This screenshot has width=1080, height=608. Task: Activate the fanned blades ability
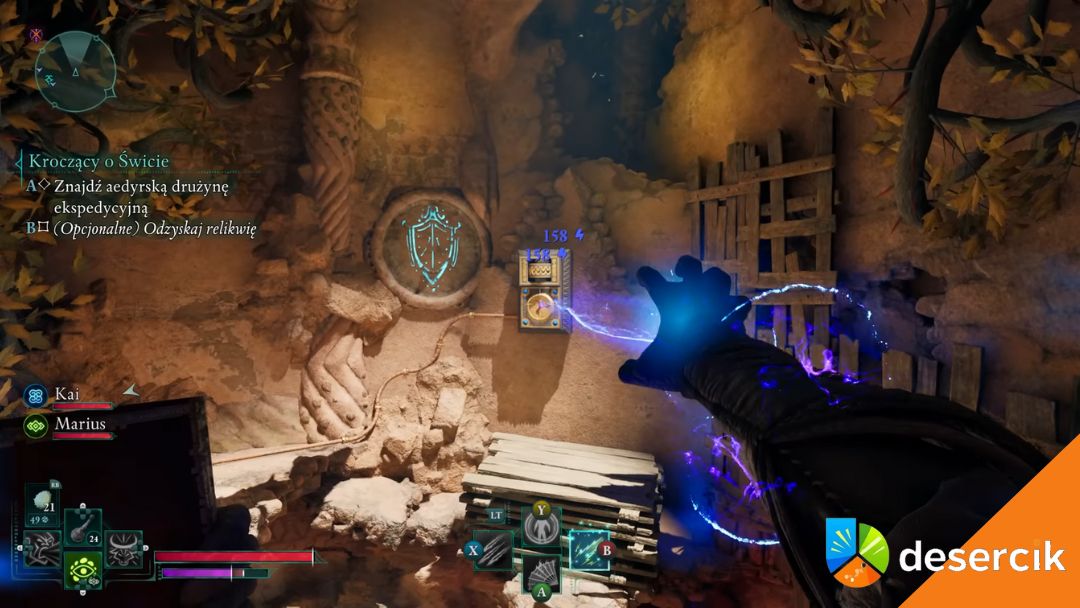(540, 576)
